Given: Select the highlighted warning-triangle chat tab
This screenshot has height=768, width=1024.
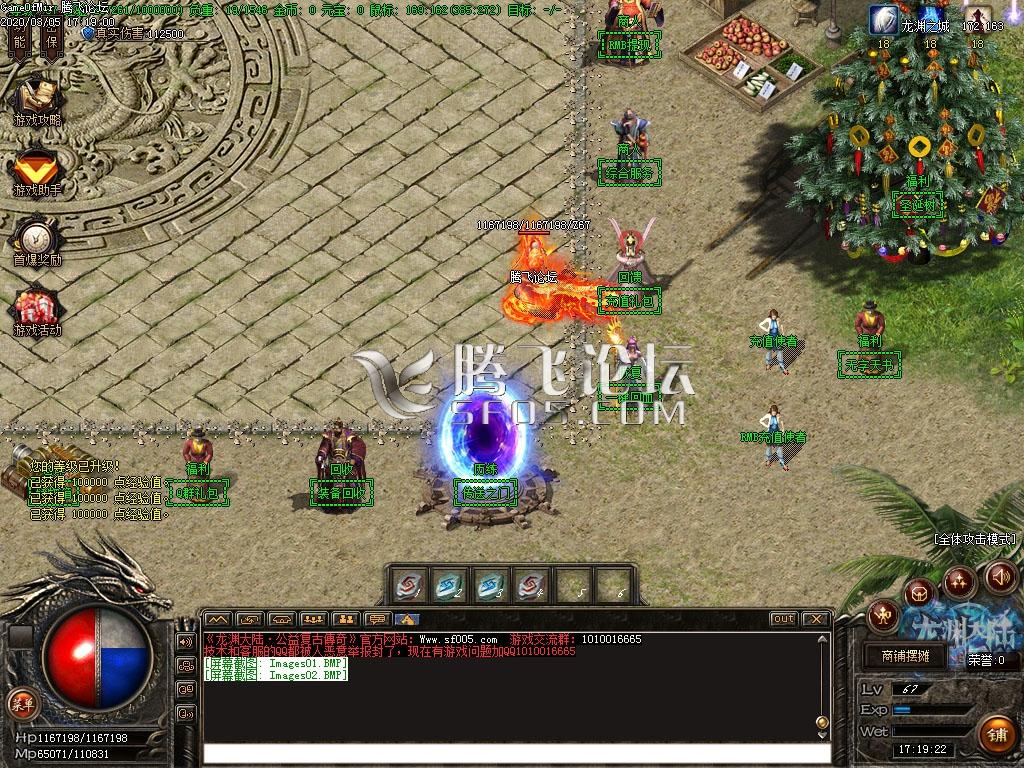Looking at the screenshot, I should (406, 619).
